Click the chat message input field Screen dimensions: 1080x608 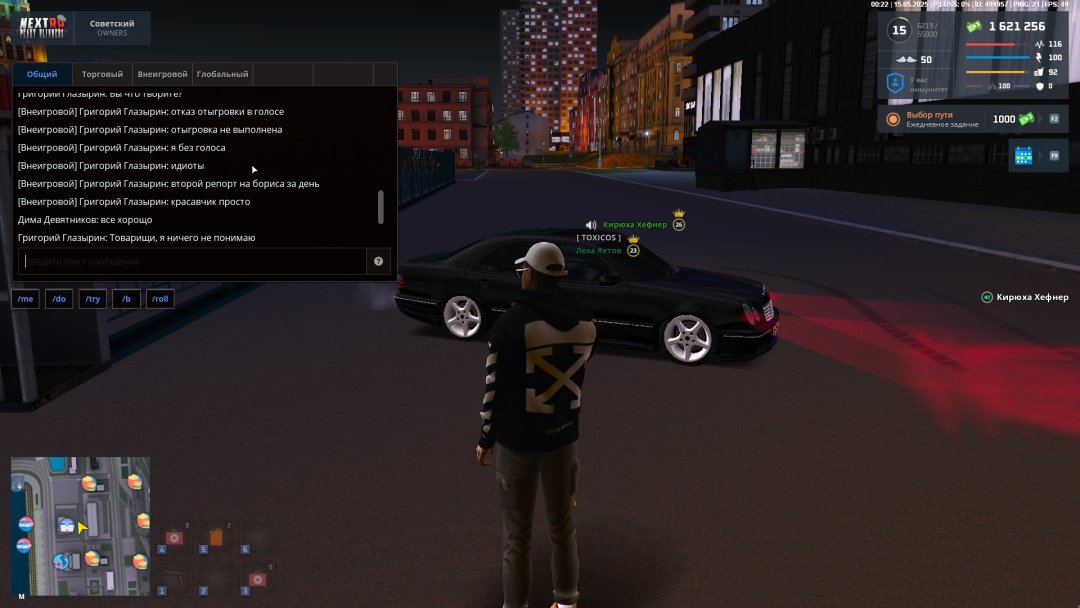[x=192, y=261]
